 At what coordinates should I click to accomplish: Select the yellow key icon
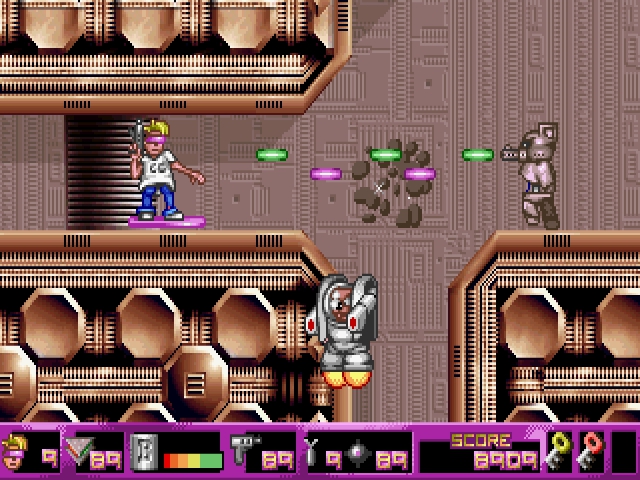557,453
